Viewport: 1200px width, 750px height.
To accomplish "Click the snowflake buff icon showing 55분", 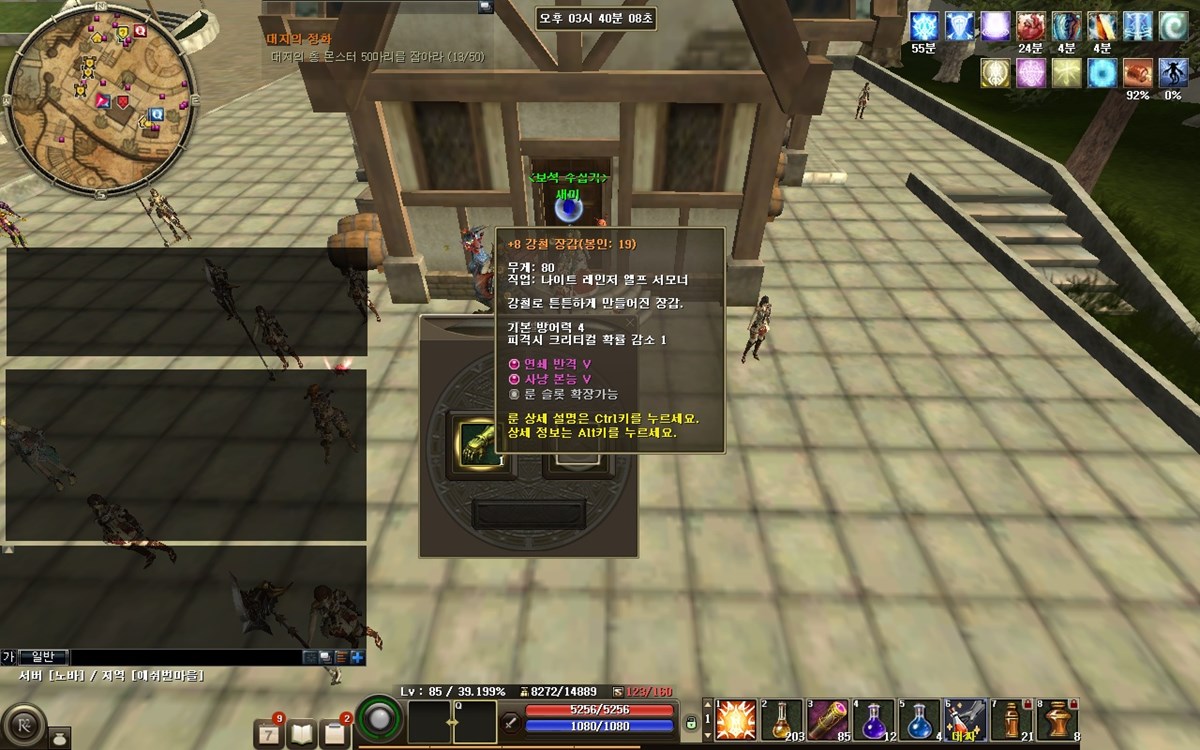I will pos(924,26).
